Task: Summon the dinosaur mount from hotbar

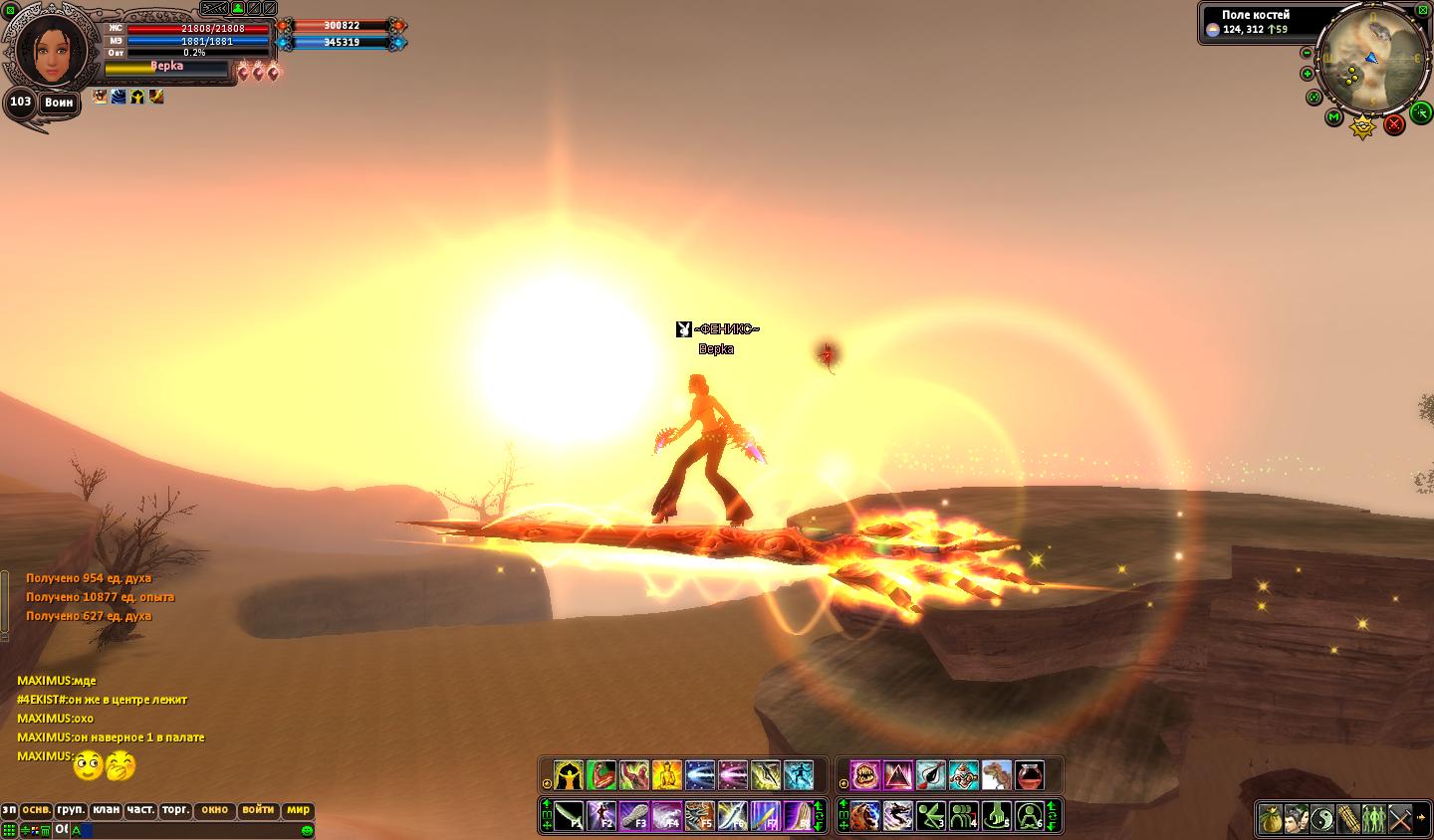Action: click(996, 775)
